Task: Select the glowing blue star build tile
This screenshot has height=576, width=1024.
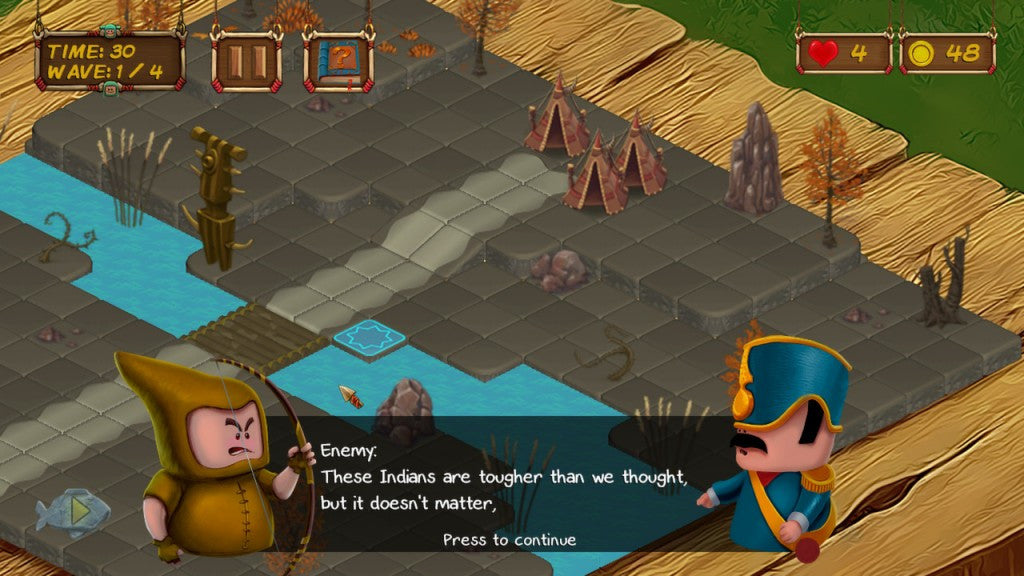Action: [369, 337]
